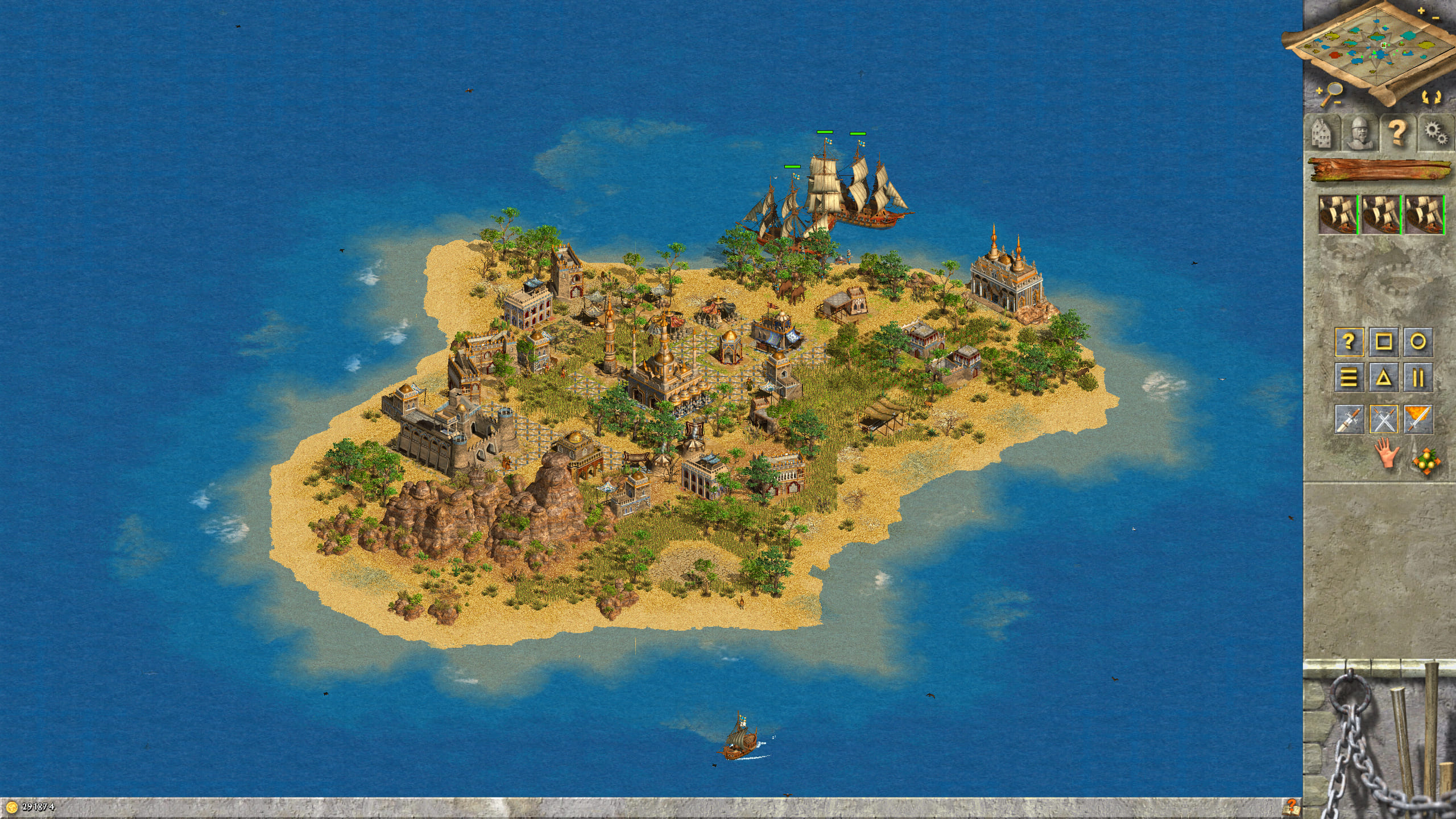Set the sheathed sword passive stance
The height and width of the screenshot is (819, 1456).
1349,420
